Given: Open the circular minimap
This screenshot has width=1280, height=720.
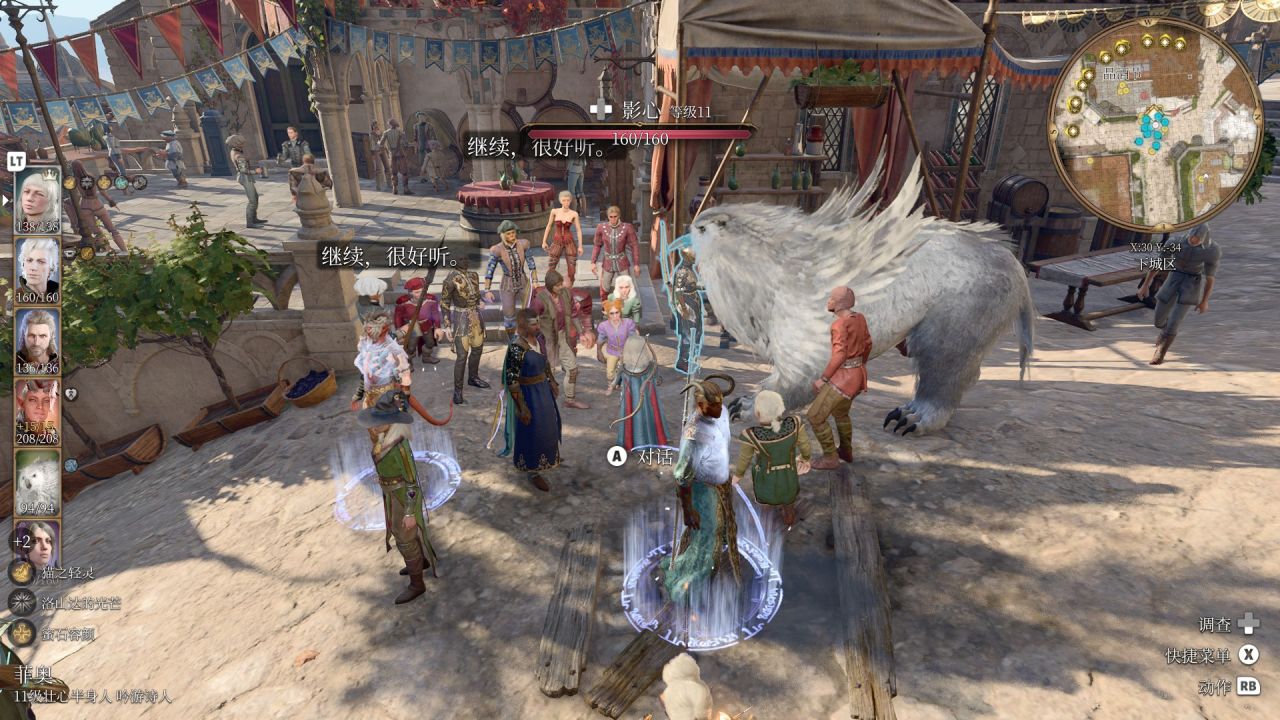Looking at the screenshot, I should pyautogui.click(x=1155, y=125).
